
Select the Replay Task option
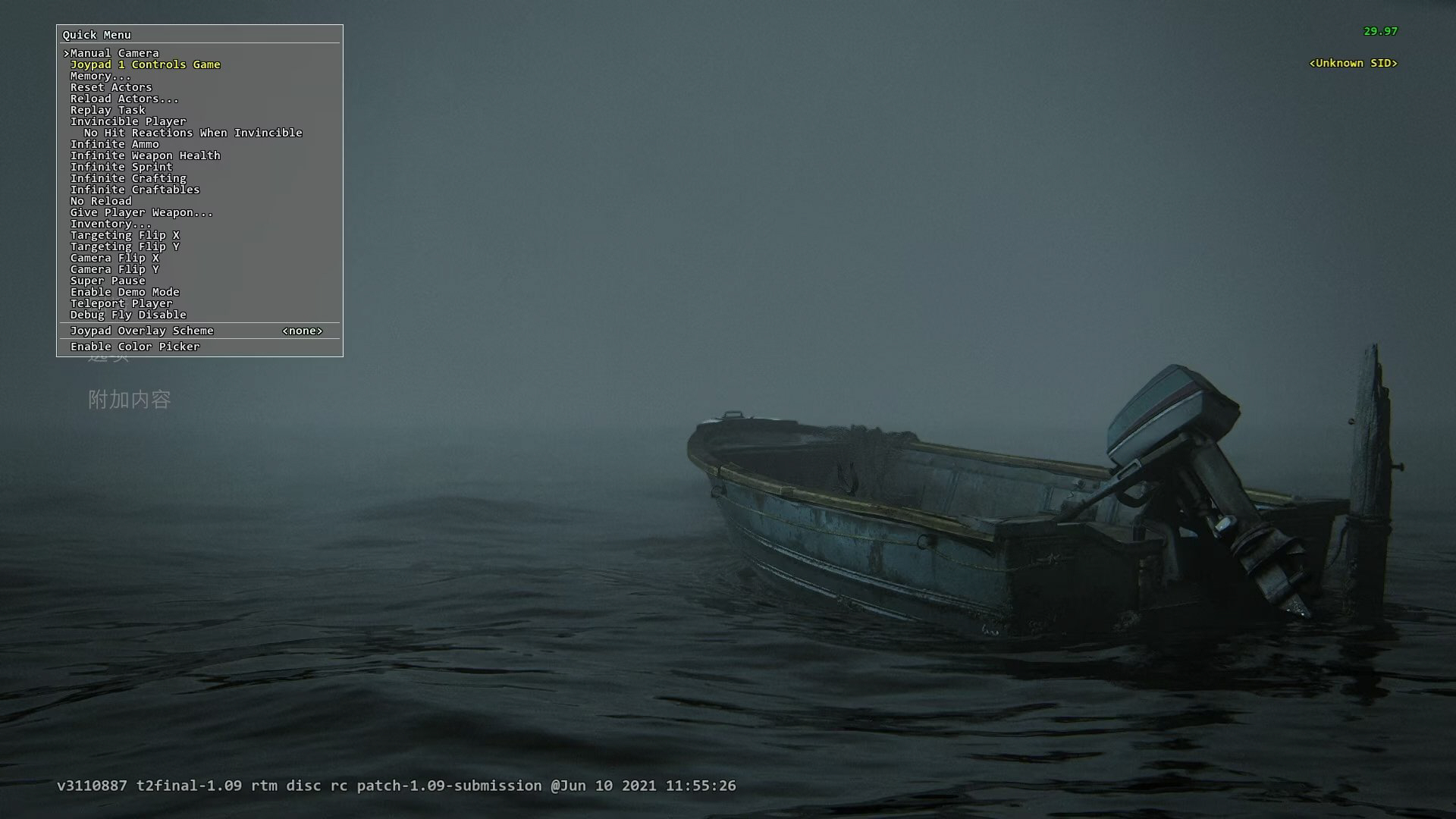coord(107,110)
